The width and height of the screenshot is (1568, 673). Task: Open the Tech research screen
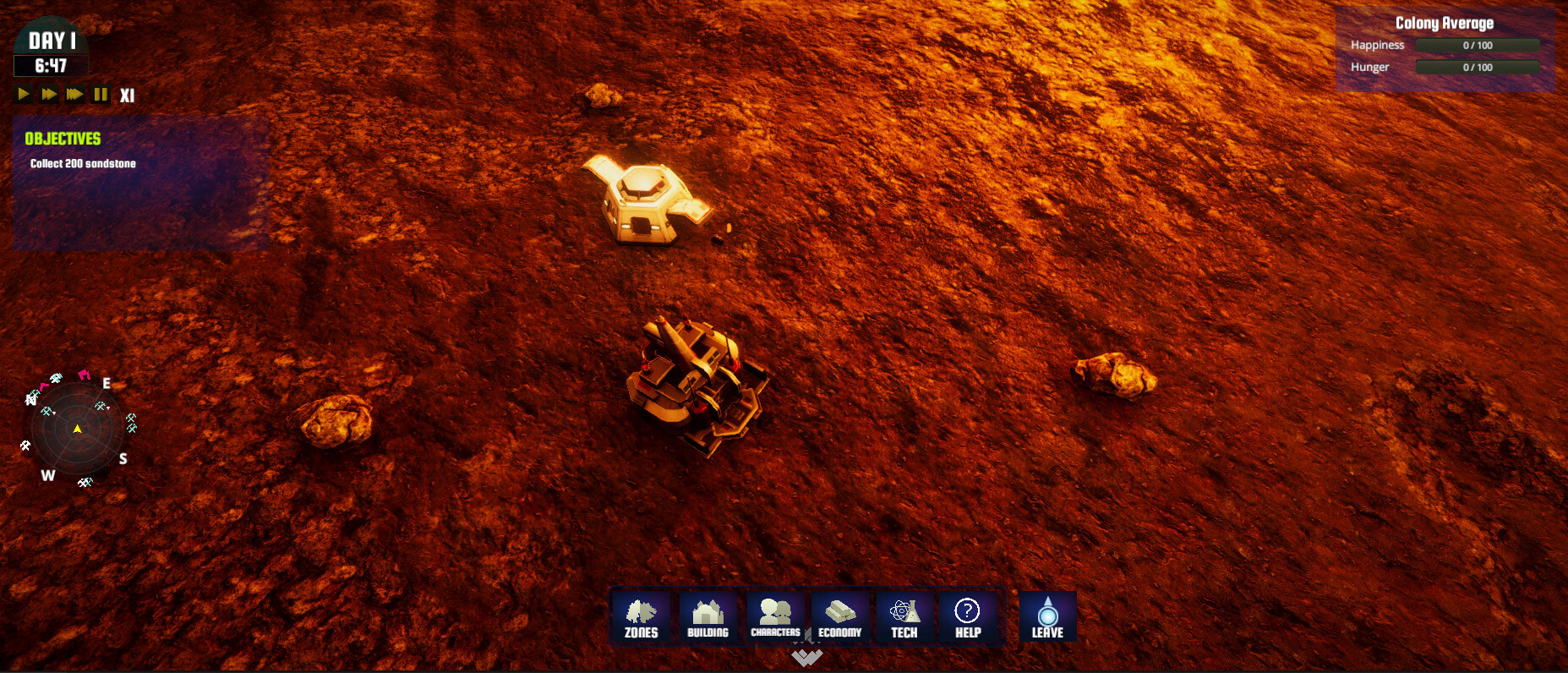coord(904,617)
